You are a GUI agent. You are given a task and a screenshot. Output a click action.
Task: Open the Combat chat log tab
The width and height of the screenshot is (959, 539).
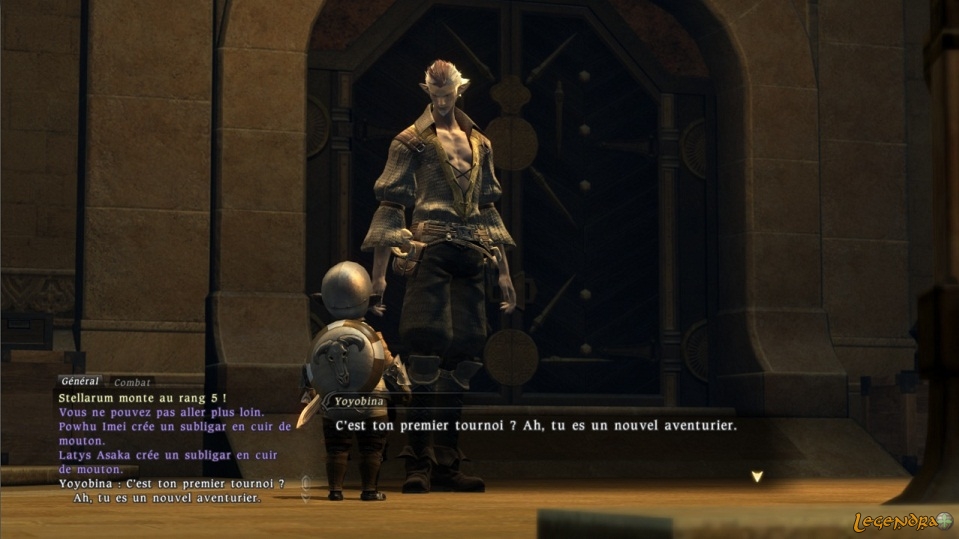click(x=131, y=382)
